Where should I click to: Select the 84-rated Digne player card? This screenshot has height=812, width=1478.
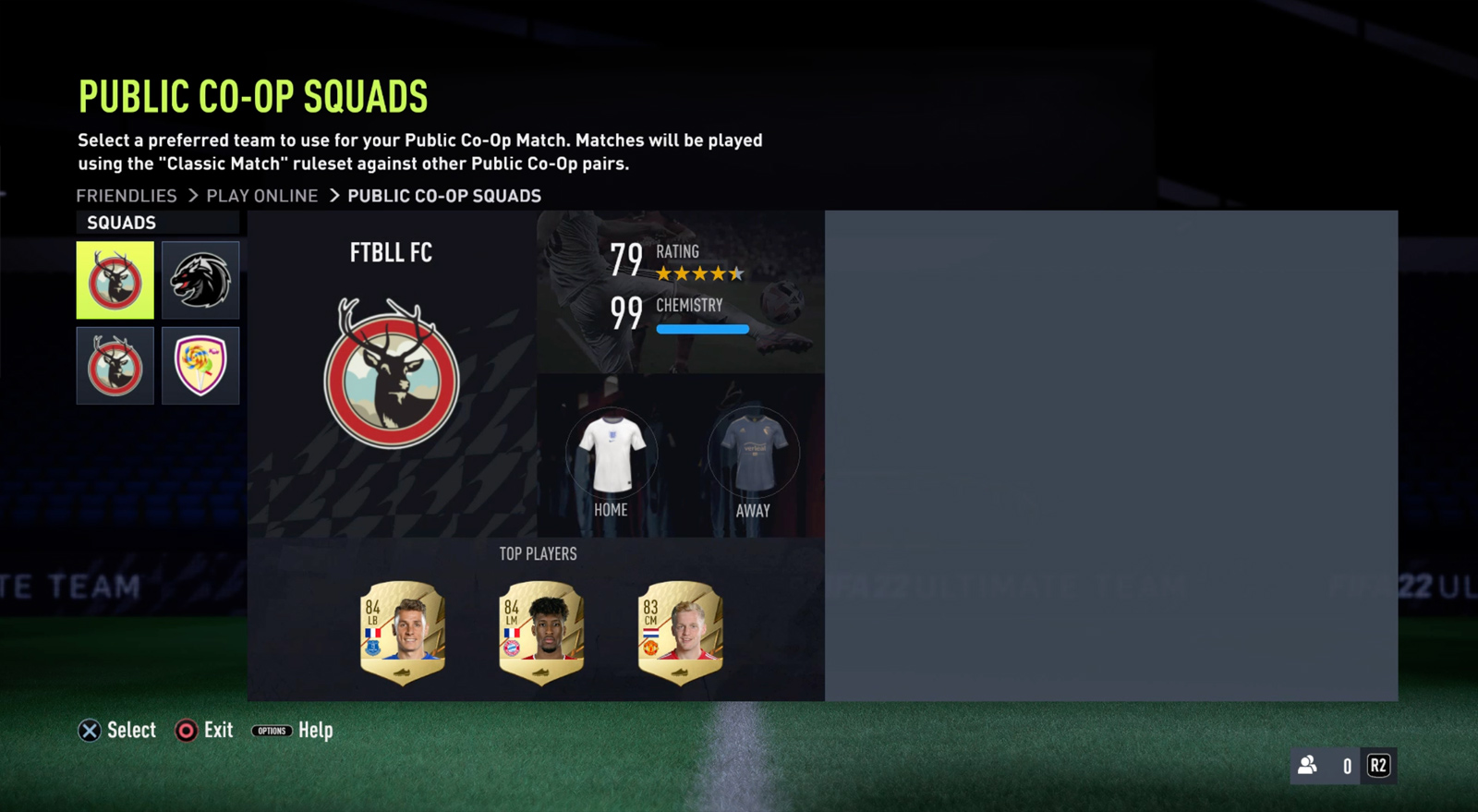[x=401, y=631]
